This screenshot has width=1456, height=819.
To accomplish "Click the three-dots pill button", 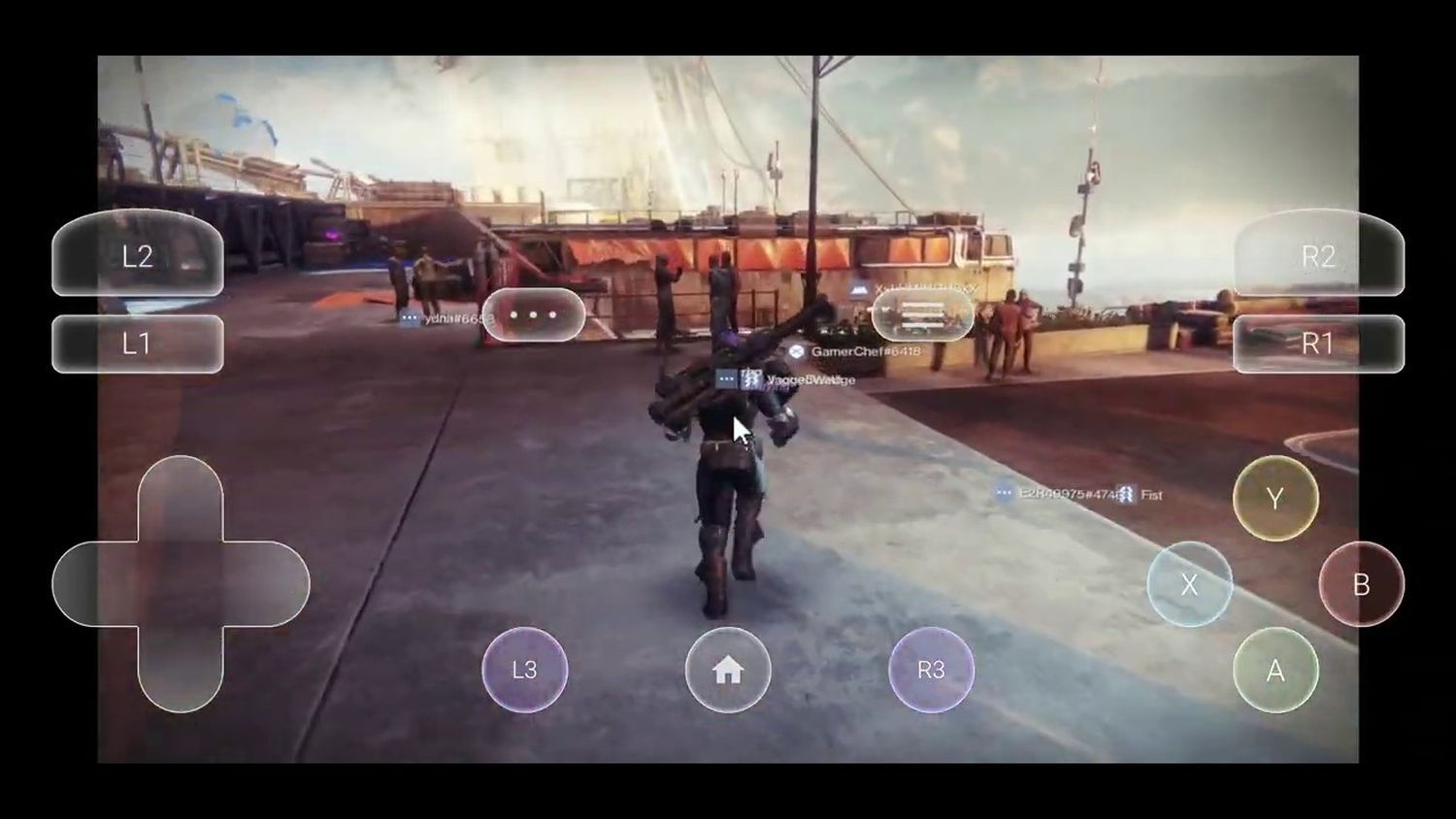I will point(534,315).
